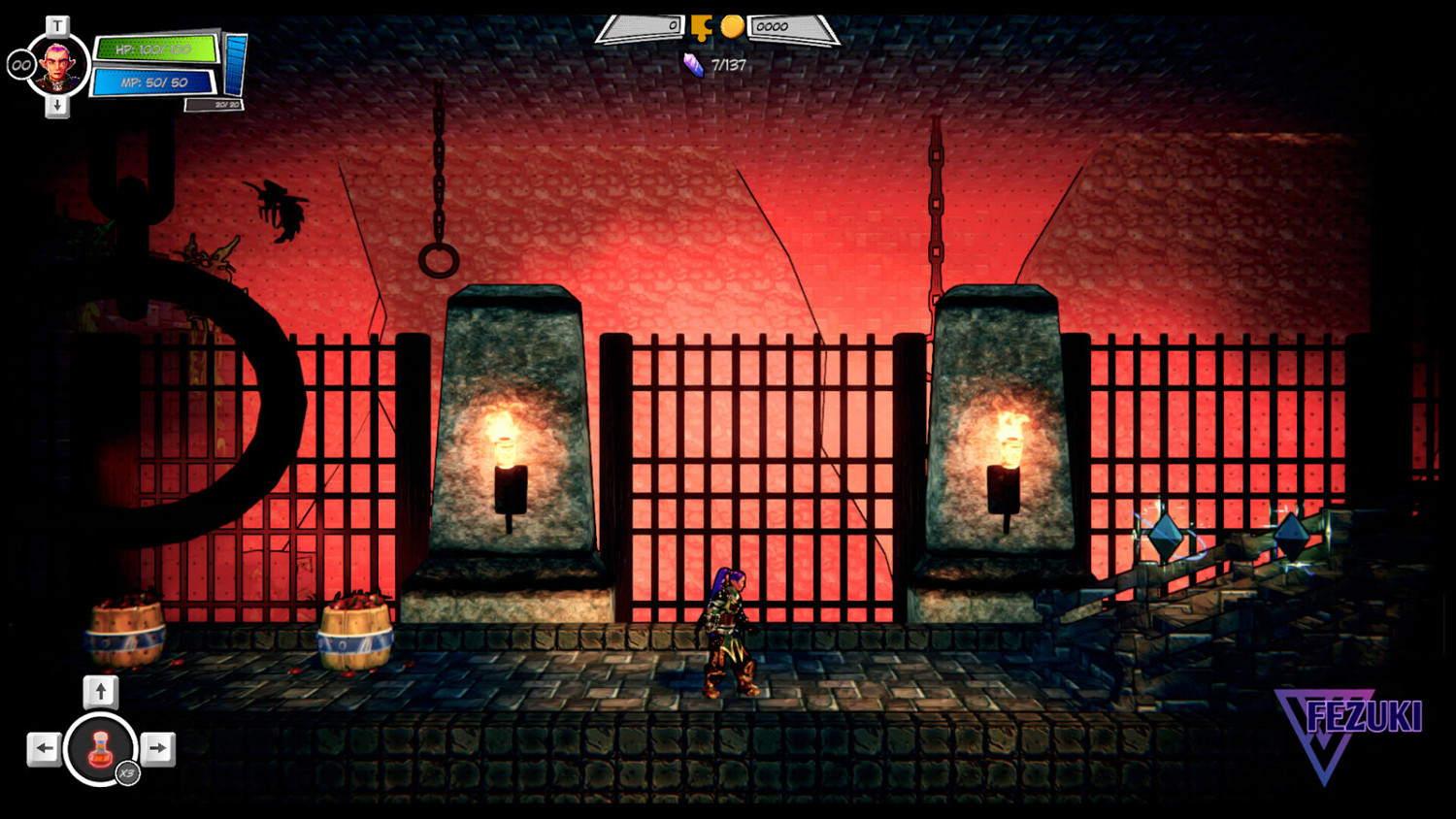Click the left-arrow key beside the potion slot
This screenshot has width=1456, height=819.
tap(43, 748)
